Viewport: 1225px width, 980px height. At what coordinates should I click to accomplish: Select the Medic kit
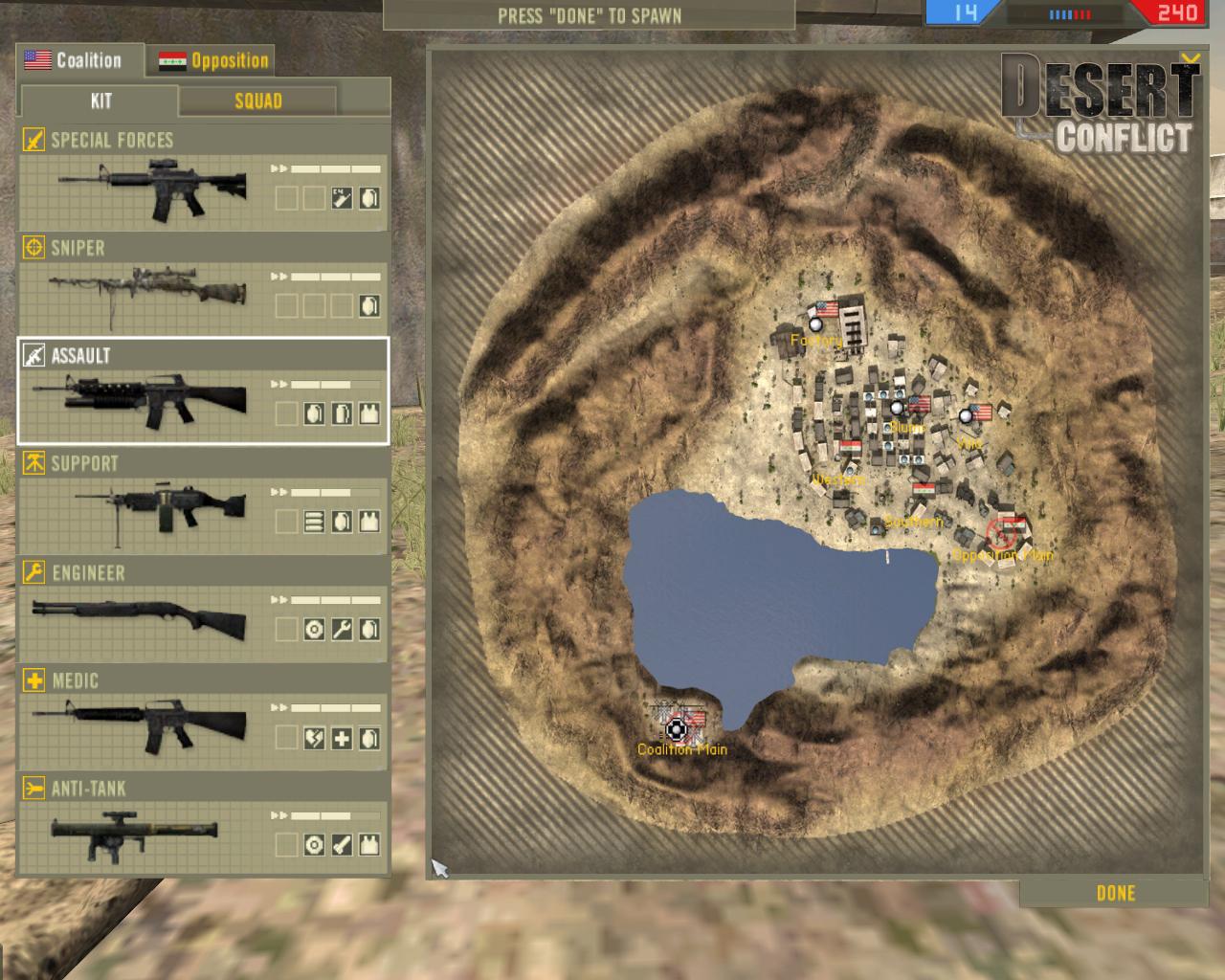[203, 719]
